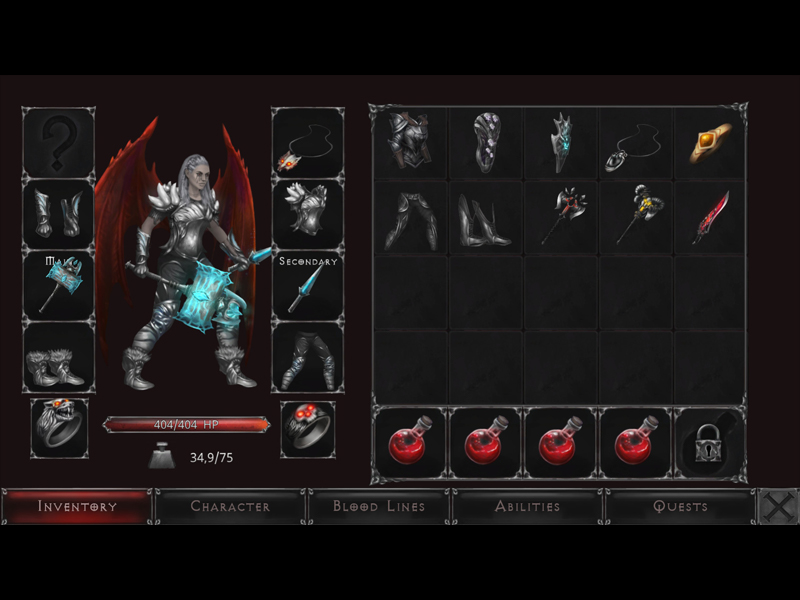Select the Inventory tab
This screenshot has height=600, width=800.
tap(77, 506)
